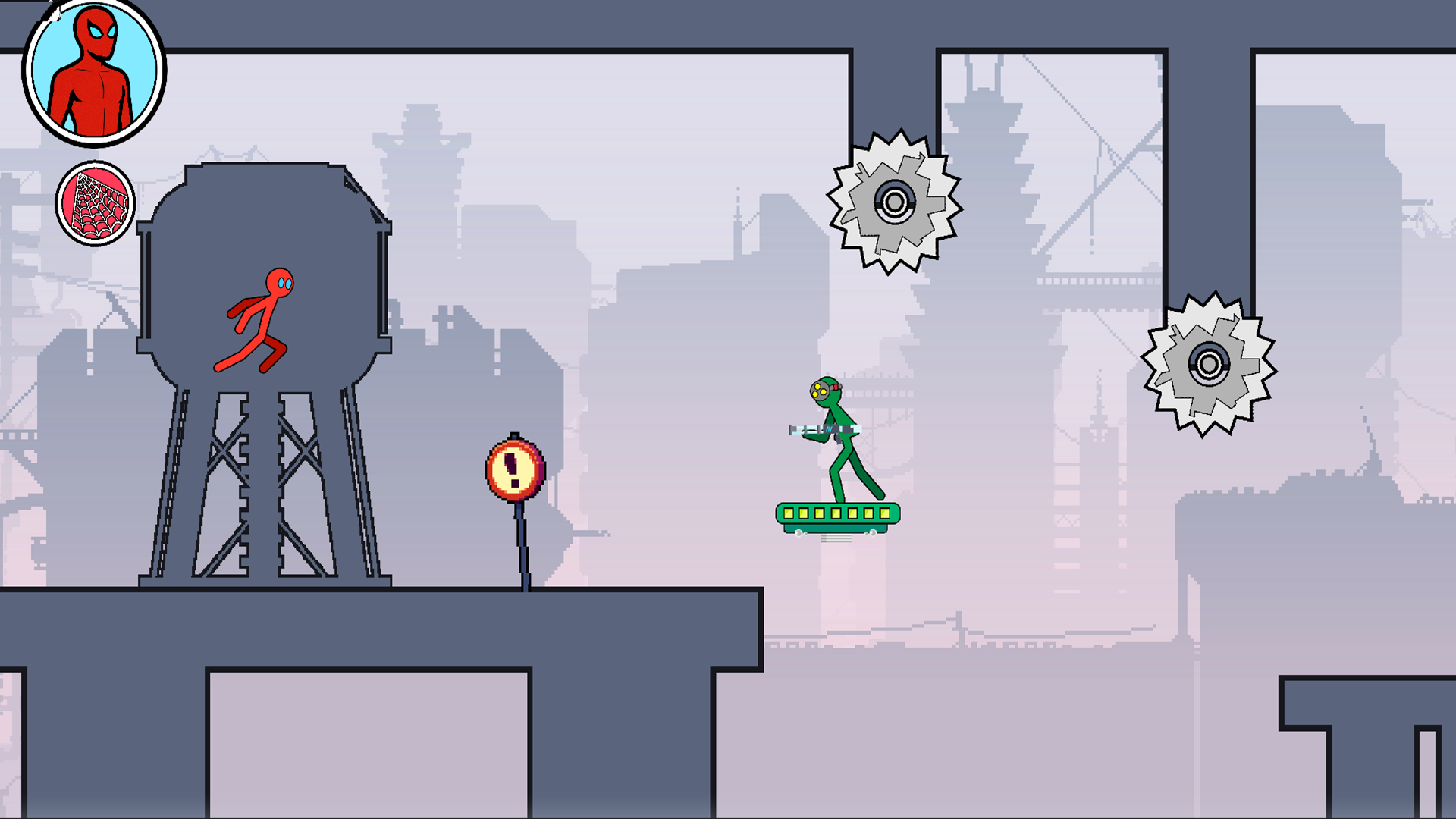Click the yellow lights on the hoverboard

click(x=836, y=513)
